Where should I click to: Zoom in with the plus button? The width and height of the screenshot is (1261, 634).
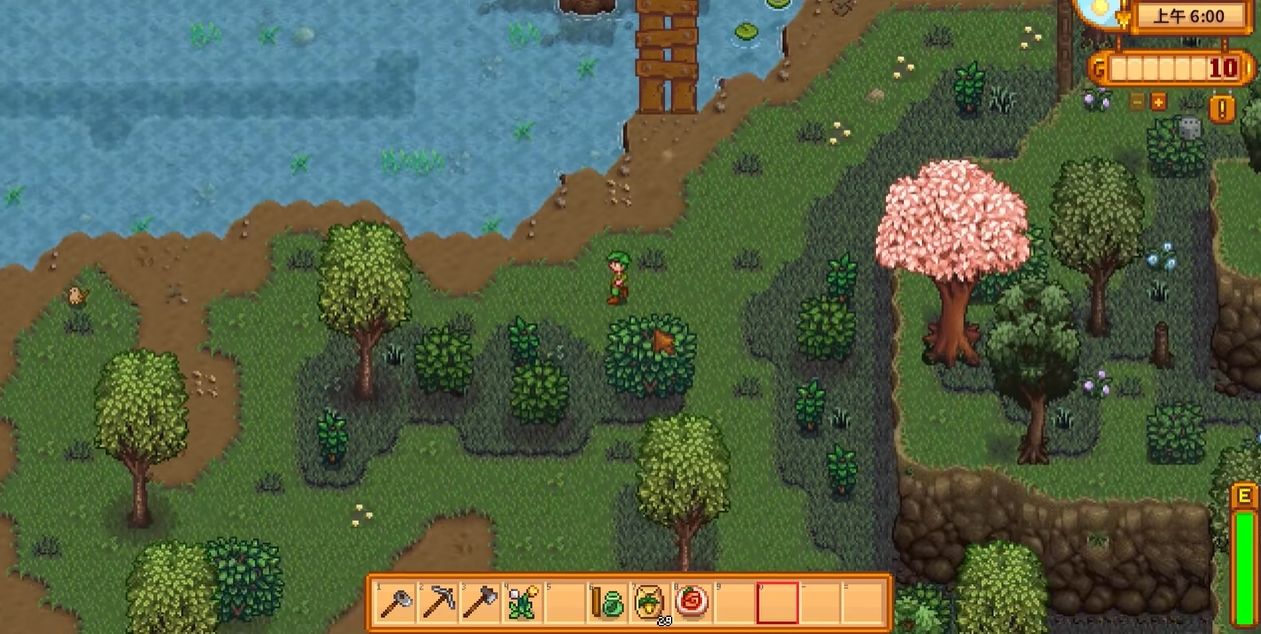[x=1158, y=101]
